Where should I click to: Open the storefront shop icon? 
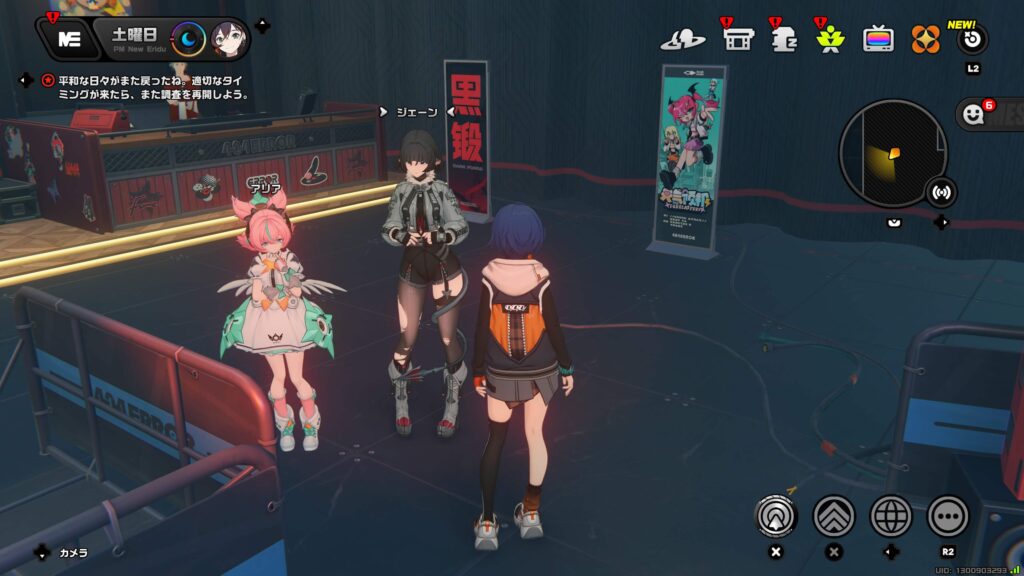[x=738, y=39]
